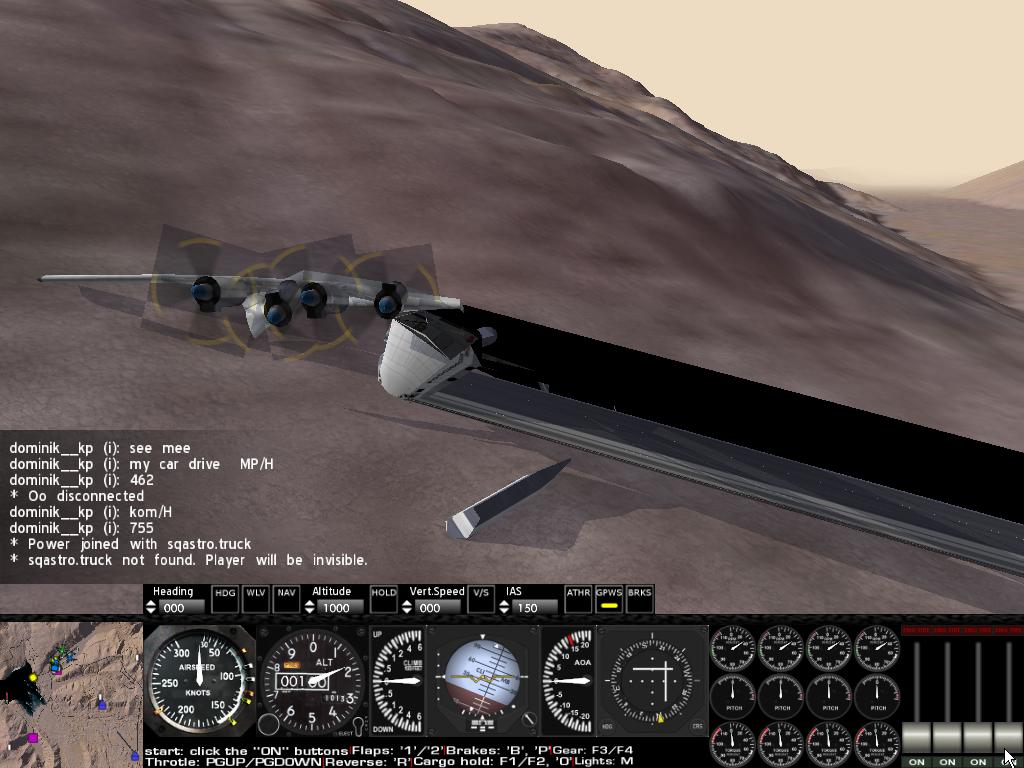The width and height of the screenshot is (1024, 768).
Task: Switch on the V/S vertical speed mode
Action: [481, 598]
